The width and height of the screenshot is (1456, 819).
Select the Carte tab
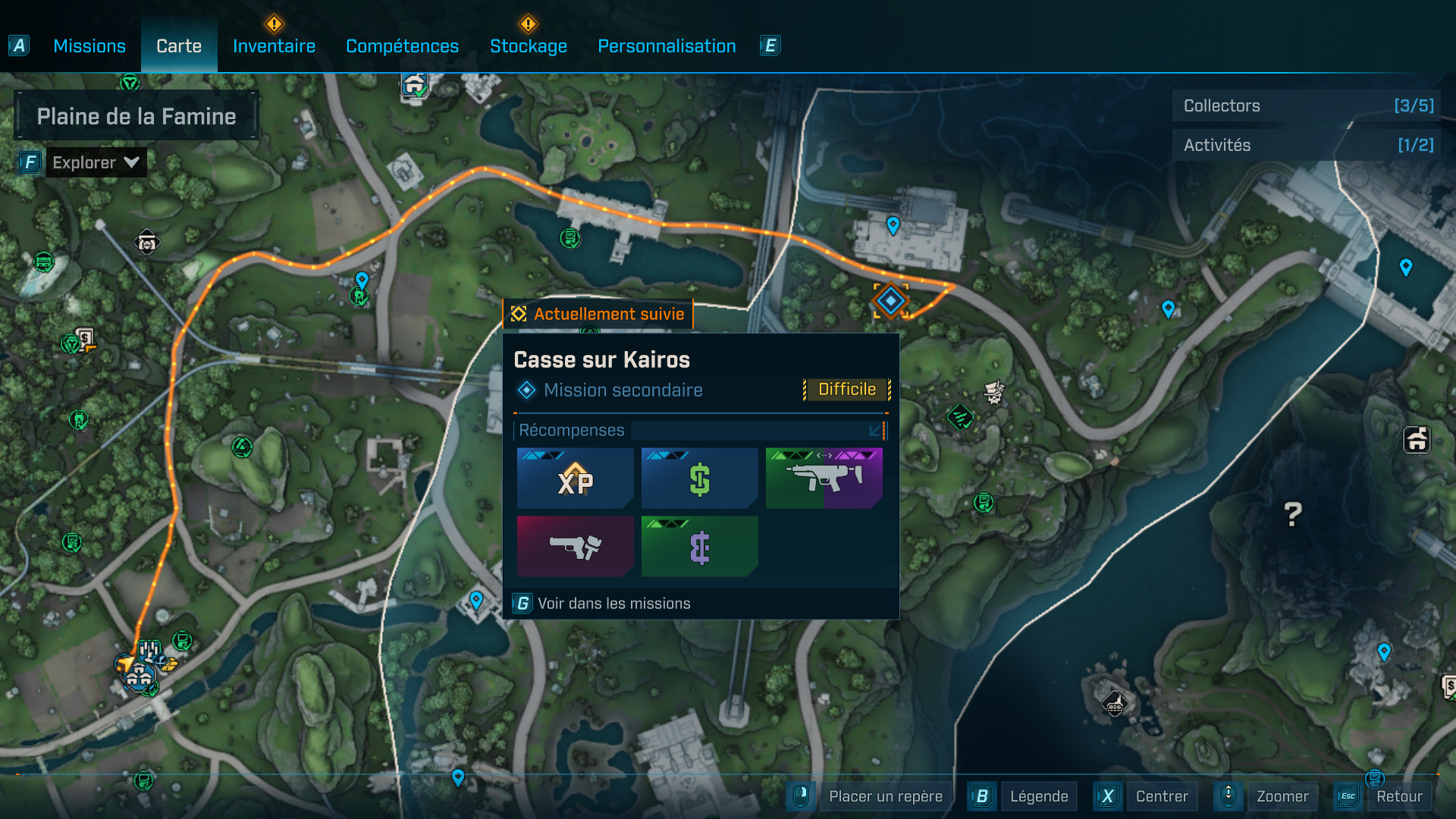pos(179,46)
